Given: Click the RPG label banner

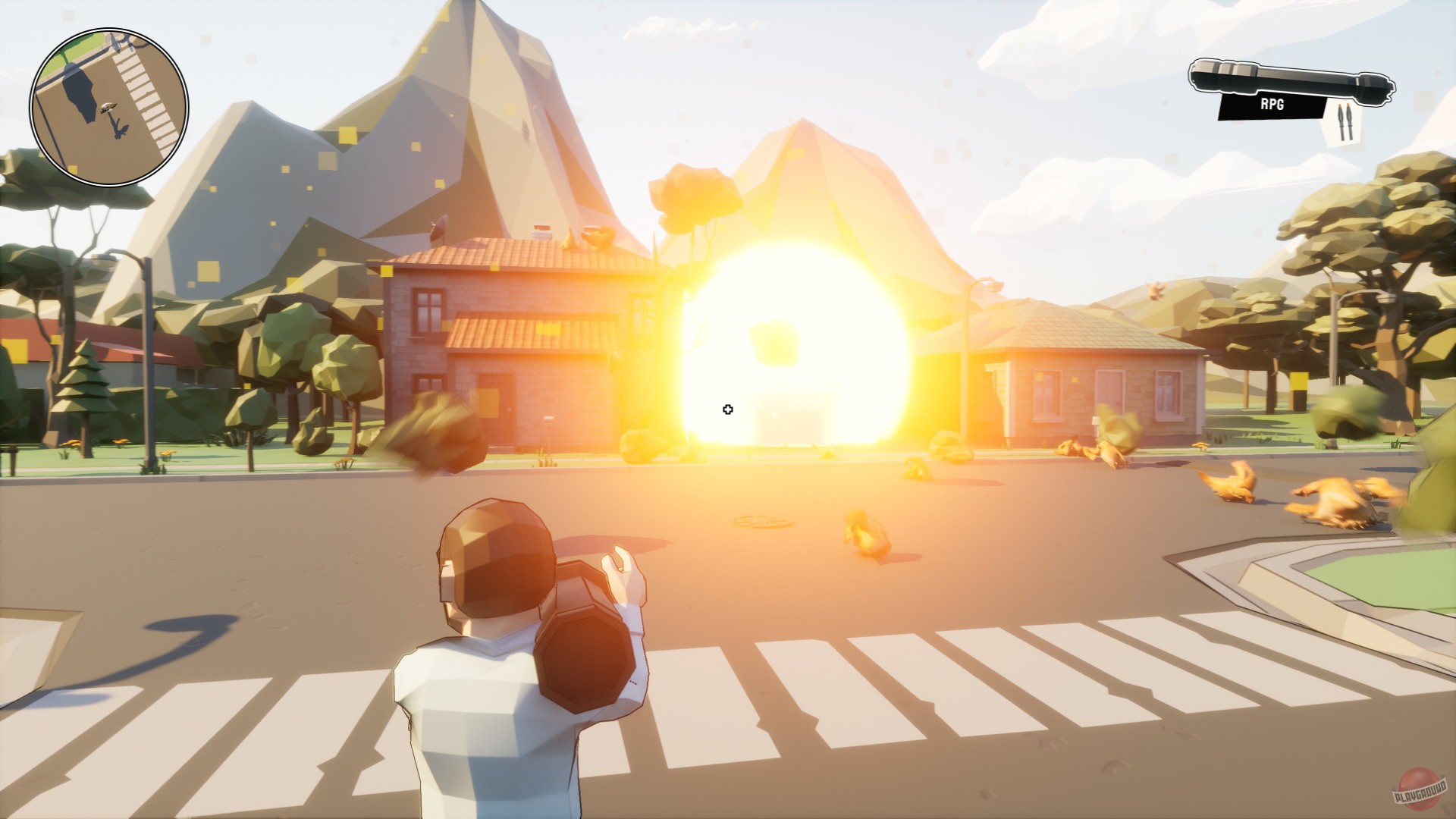Looking at the screenshot, I should [x=1272, y=106].
